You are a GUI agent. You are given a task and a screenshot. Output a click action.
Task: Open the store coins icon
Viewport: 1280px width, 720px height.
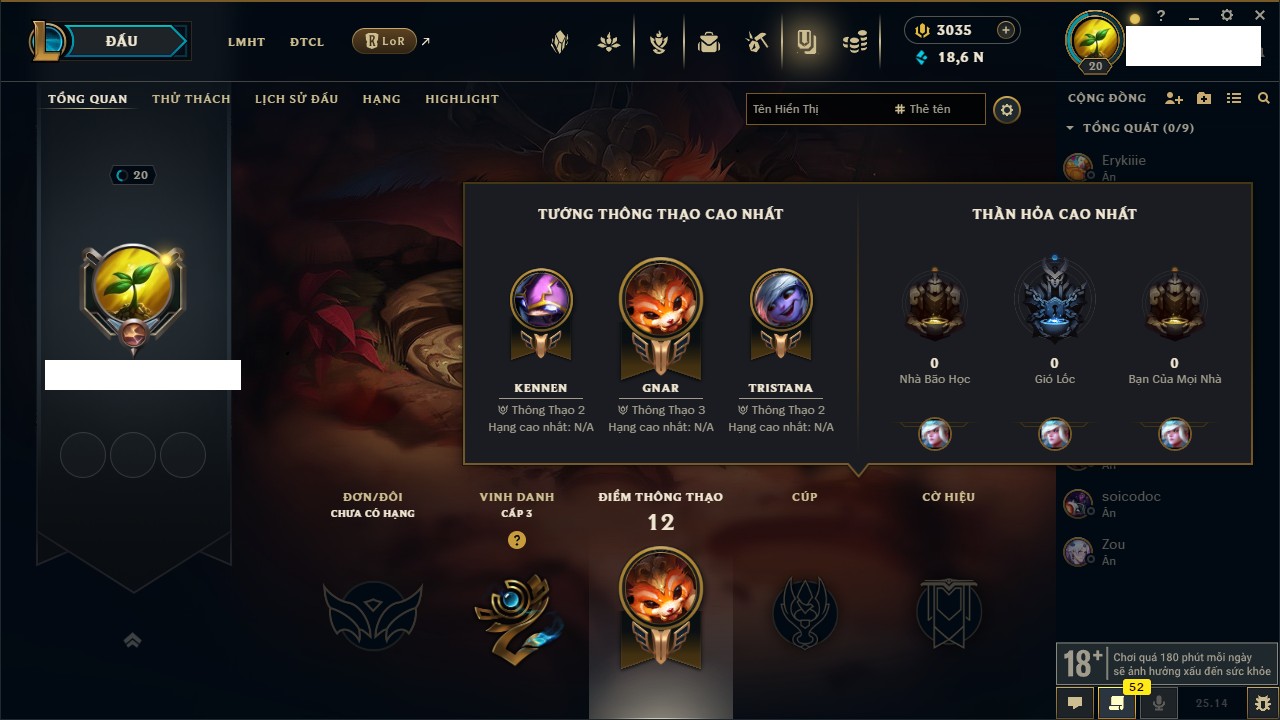854,42
